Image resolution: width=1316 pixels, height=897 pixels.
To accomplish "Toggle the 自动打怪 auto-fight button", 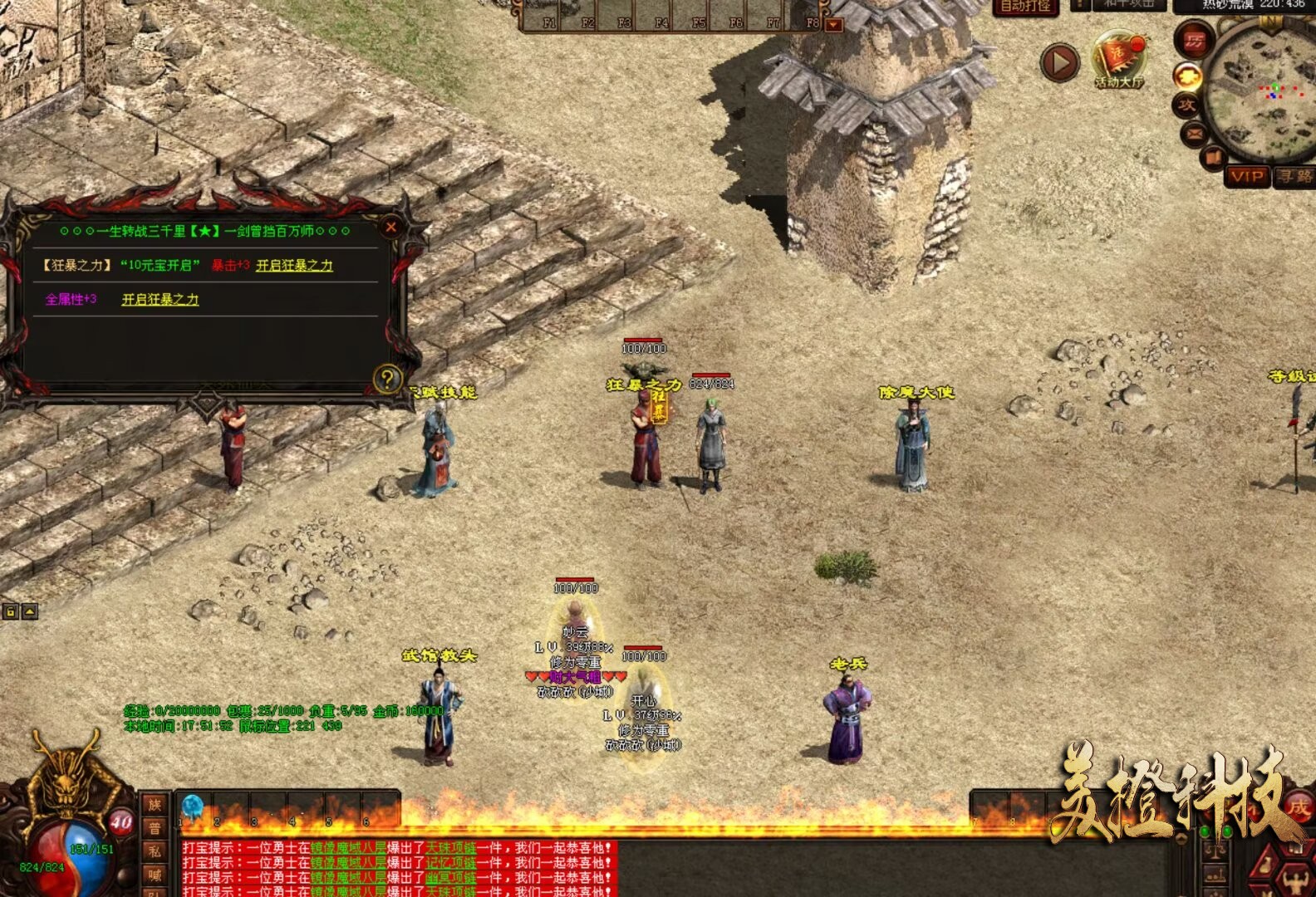I will pos(1025,7).
